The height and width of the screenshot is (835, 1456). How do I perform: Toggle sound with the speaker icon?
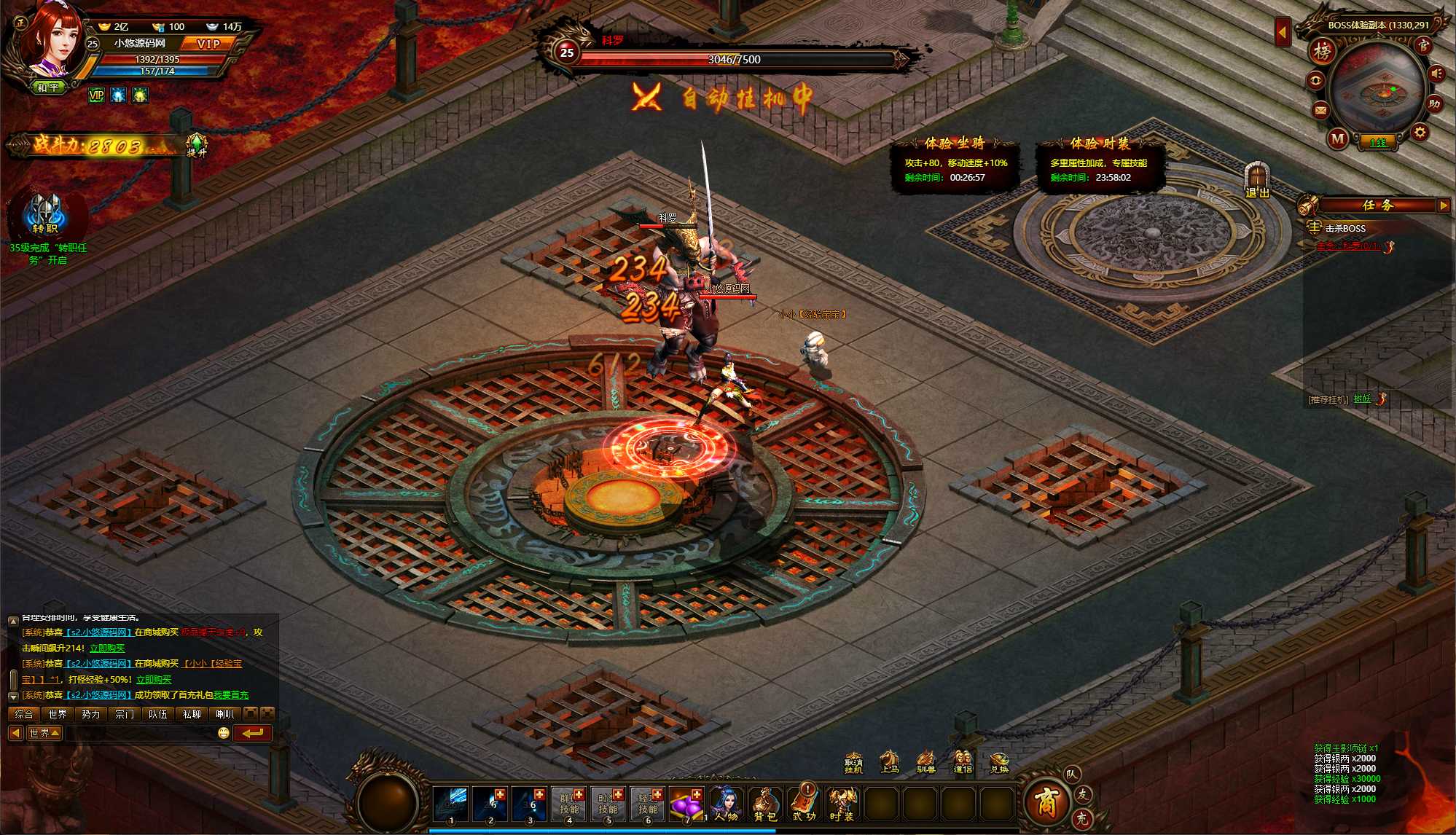[1436, 74]
